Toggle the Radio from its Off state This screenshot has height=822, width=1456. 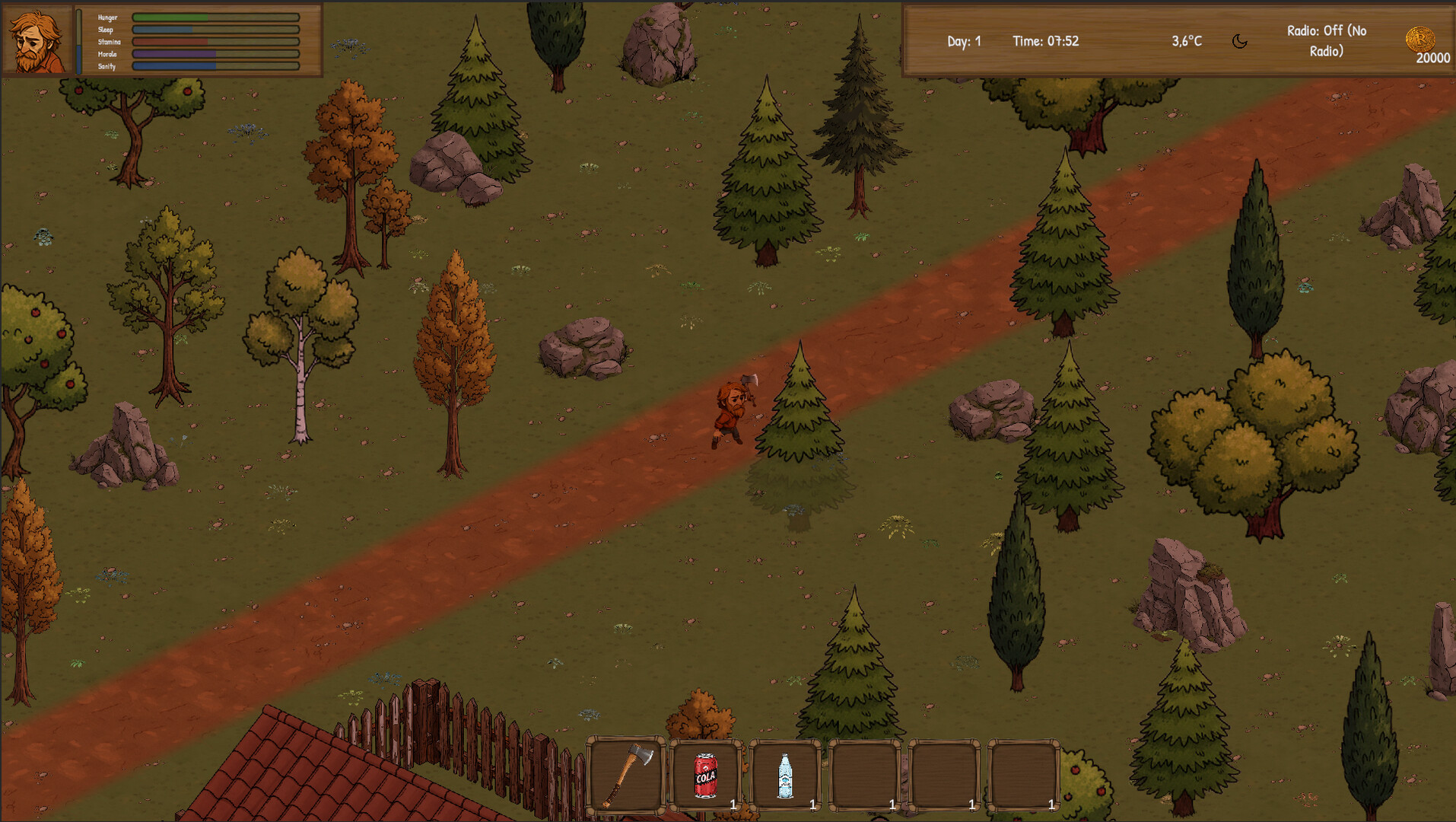point(1325,41)
